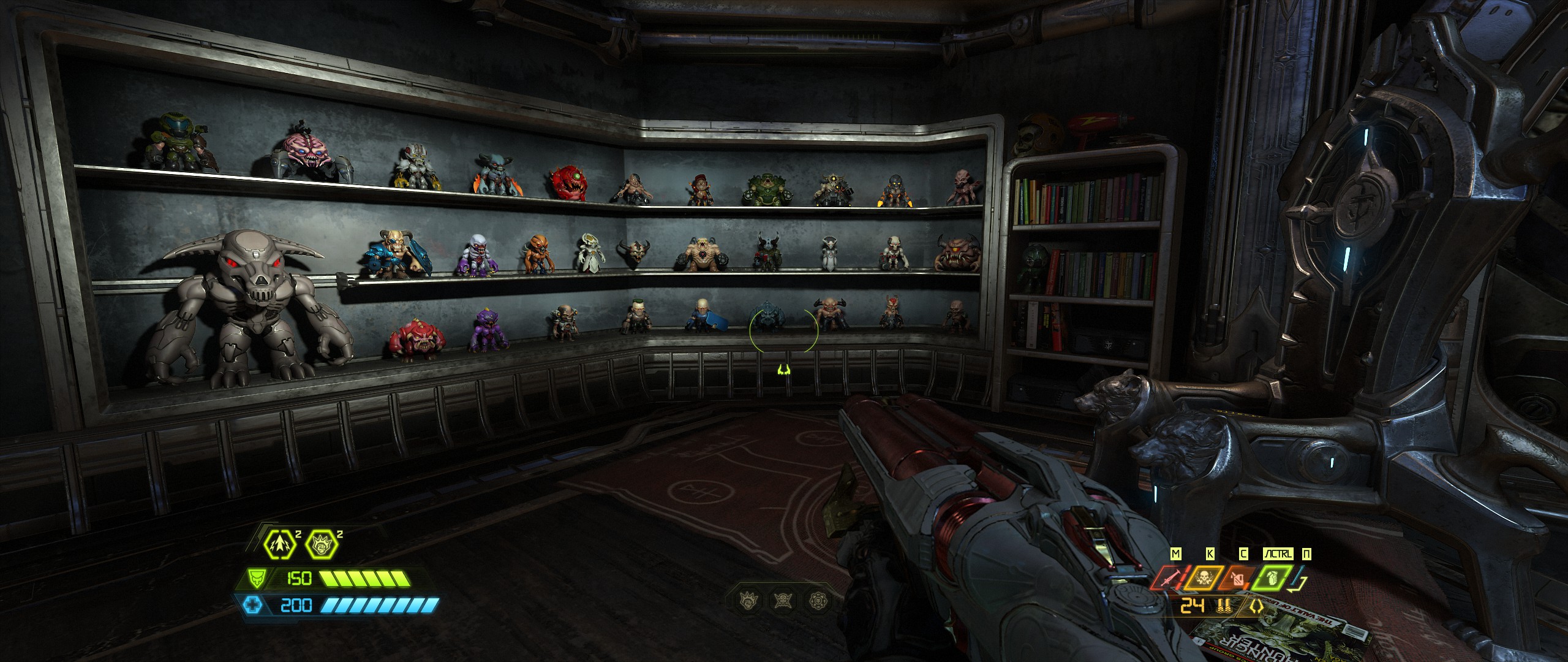Activate the green hexagonal Blood Punch fist
The height and width of the screenshot is (662, 1568).
pyautogui.click(x=322, y=544)
